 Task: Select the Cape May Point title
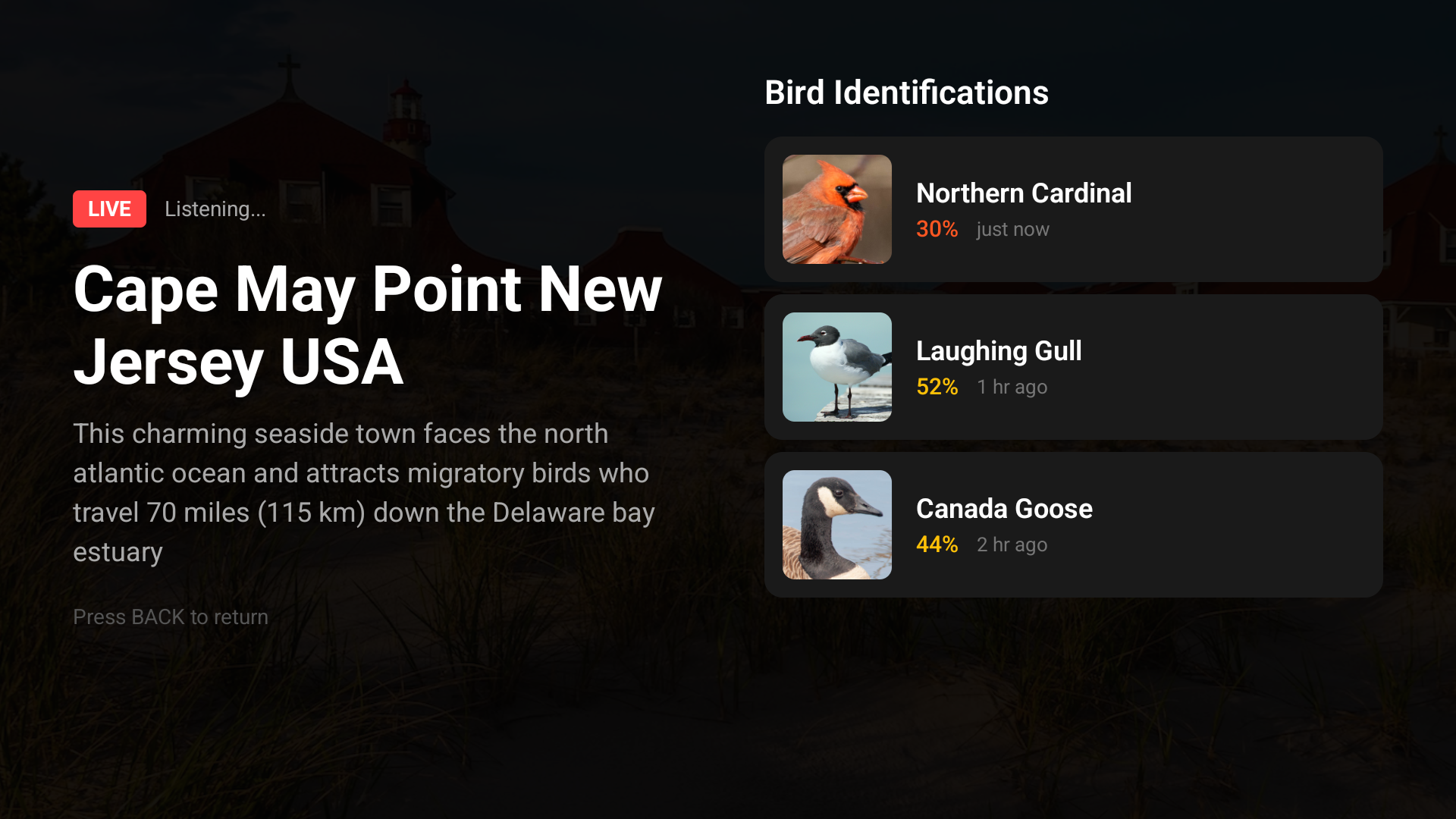tap(367, 326)
